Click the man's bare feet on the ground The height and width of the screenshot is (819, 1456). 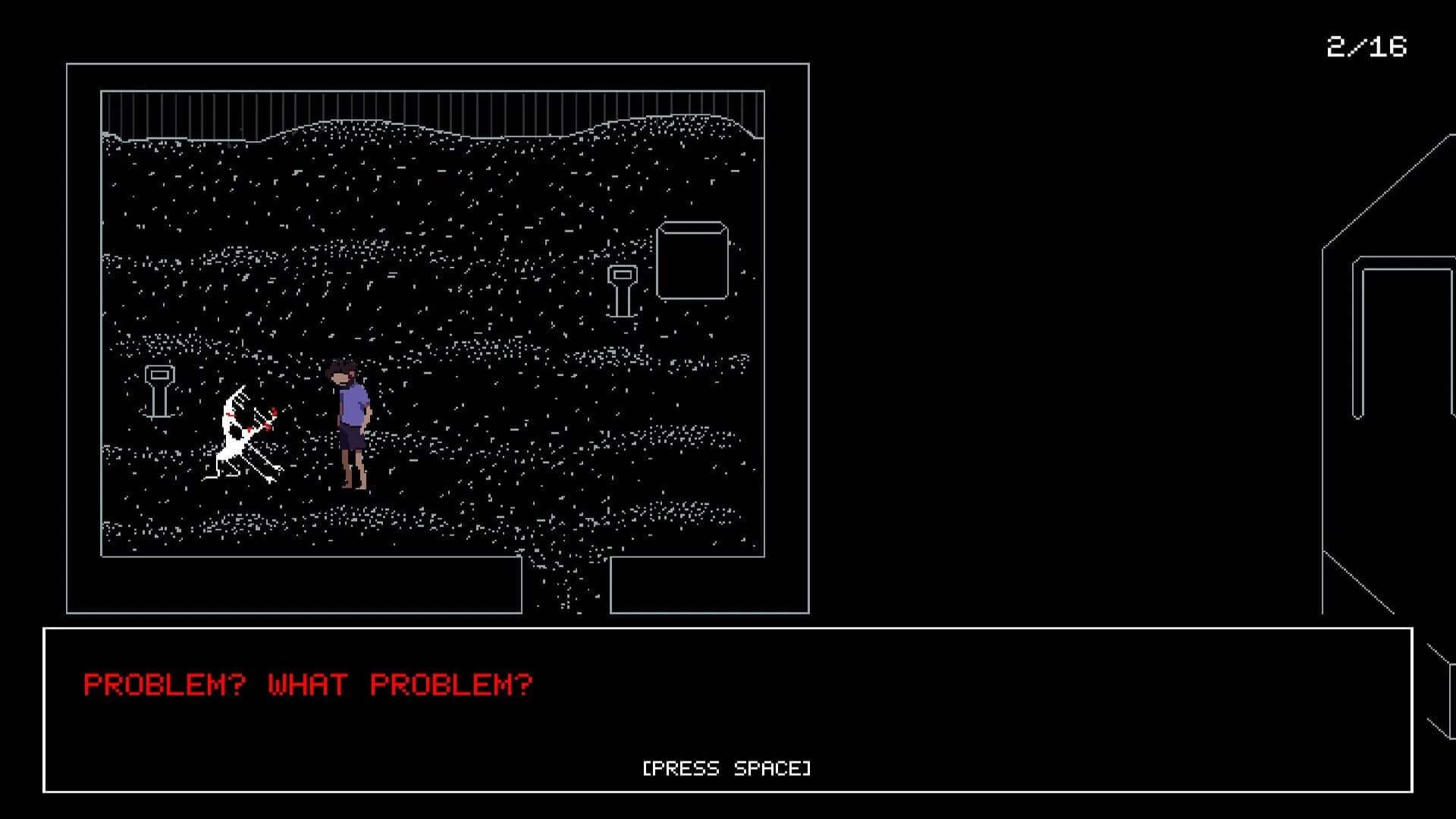point(351,489)
